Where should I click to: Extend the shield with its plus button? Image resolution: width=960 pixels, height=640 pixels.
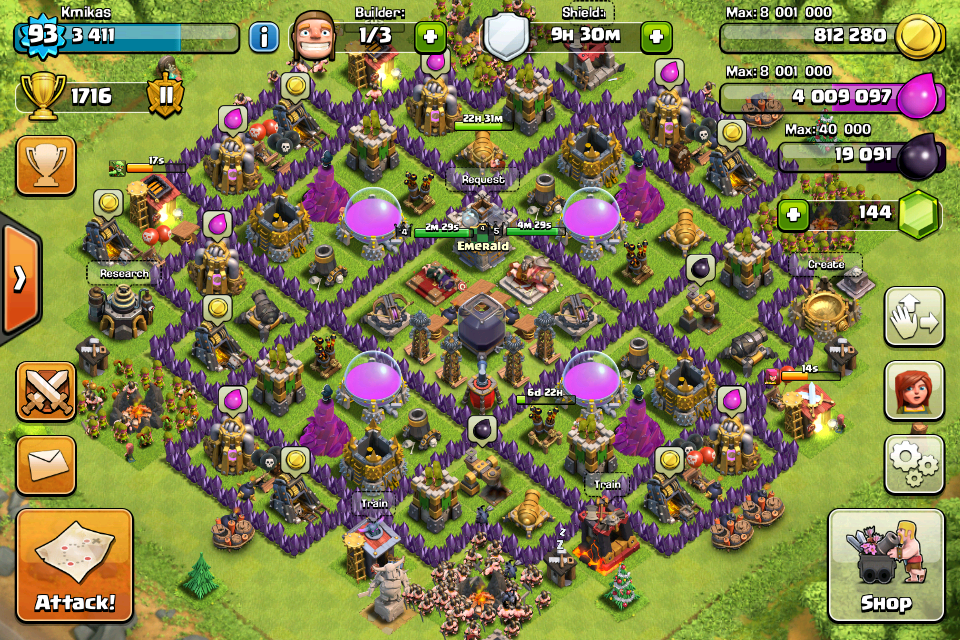657,37
